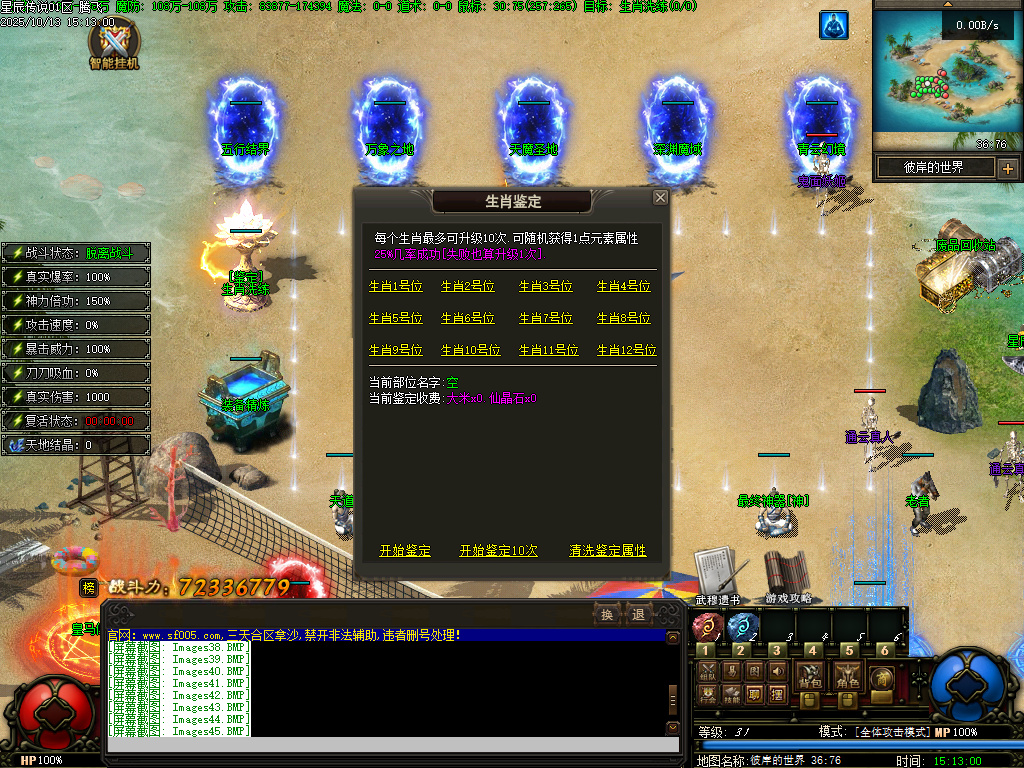
Task: Click 开始鉴定10次 to appraise ten times
Action: (x=498, y=551)
